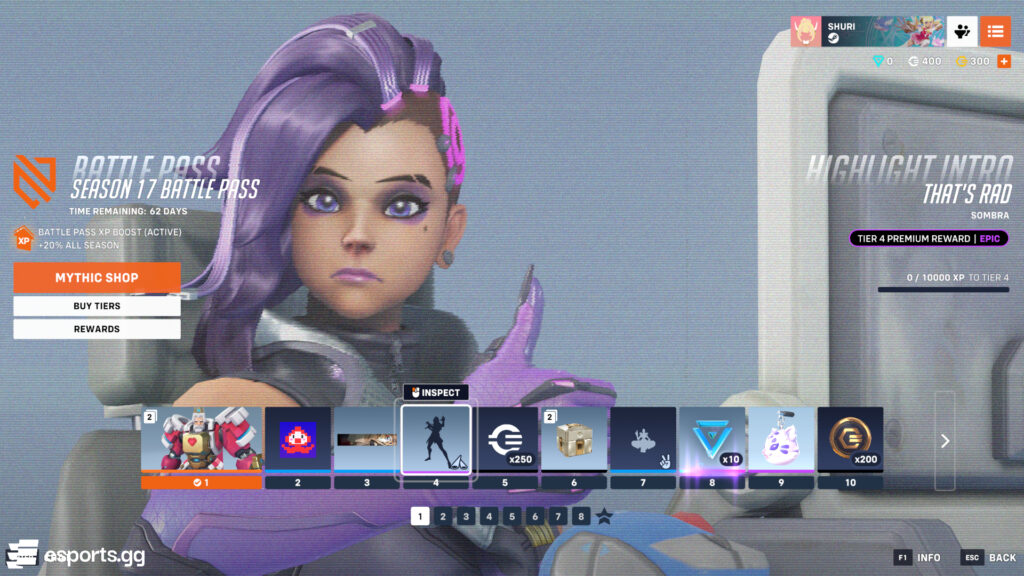Open the Mythic Shop
The width and height of the screenshot is (1024, 576).
97,277
